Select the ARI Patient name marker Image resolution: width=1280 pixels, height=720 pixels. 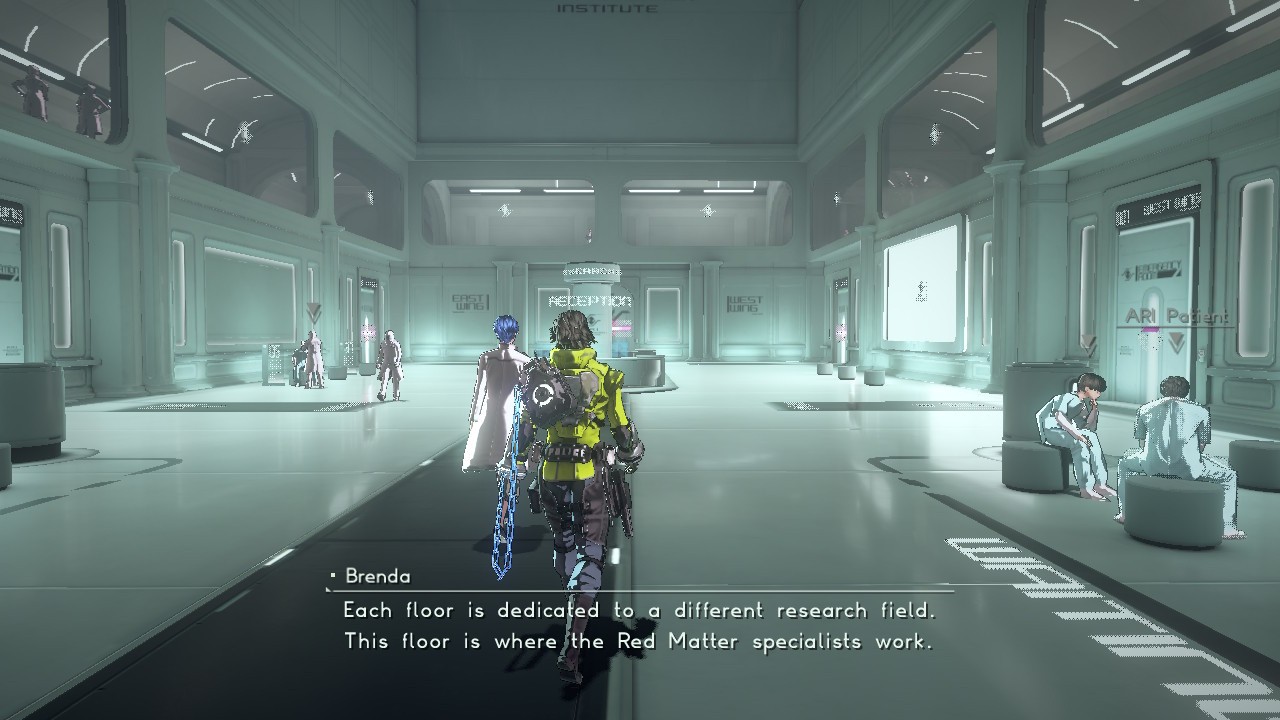coord(1175,317)
